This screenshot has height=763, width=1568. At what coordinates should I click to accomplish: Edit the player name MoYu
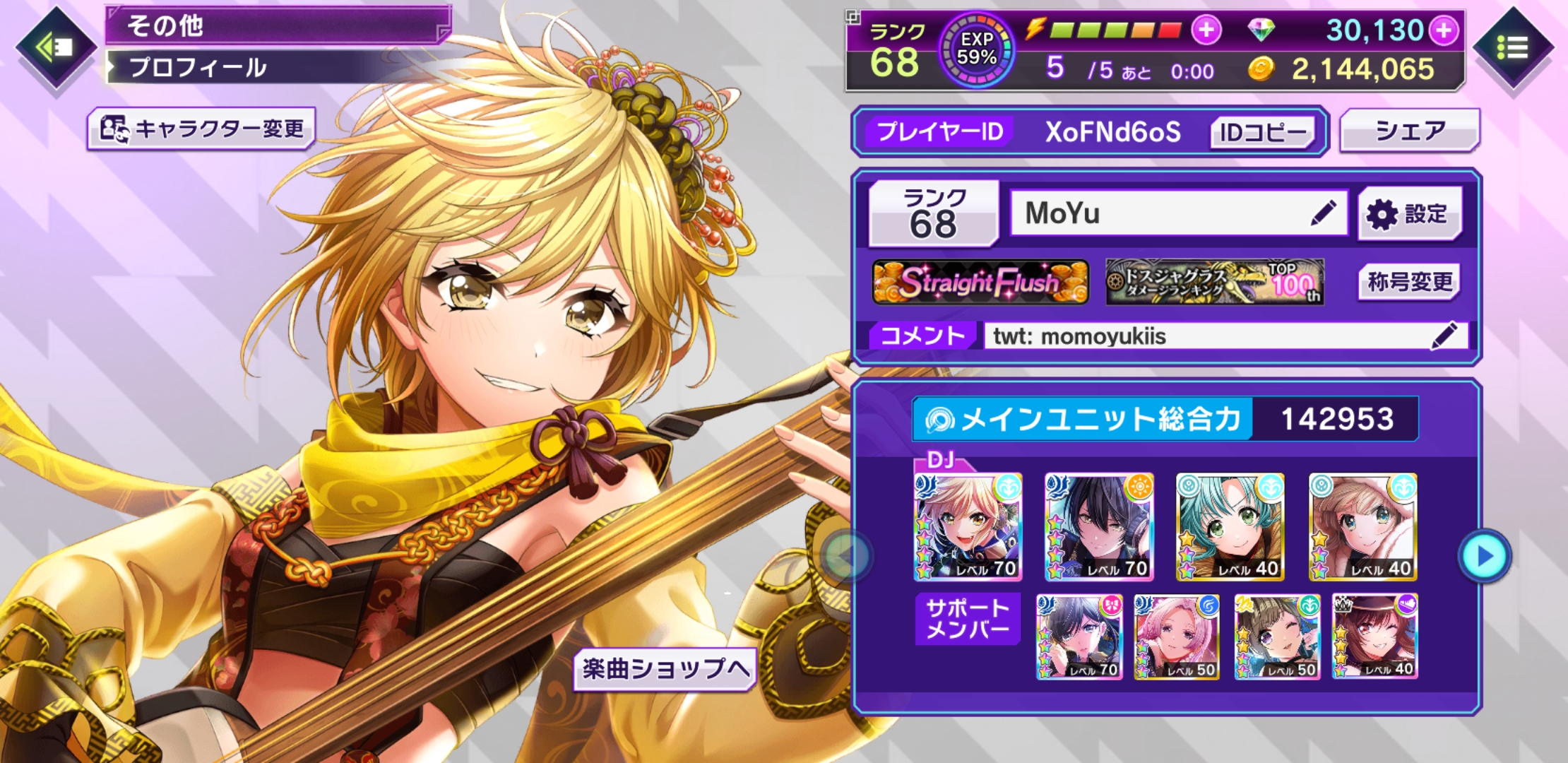1323,213
